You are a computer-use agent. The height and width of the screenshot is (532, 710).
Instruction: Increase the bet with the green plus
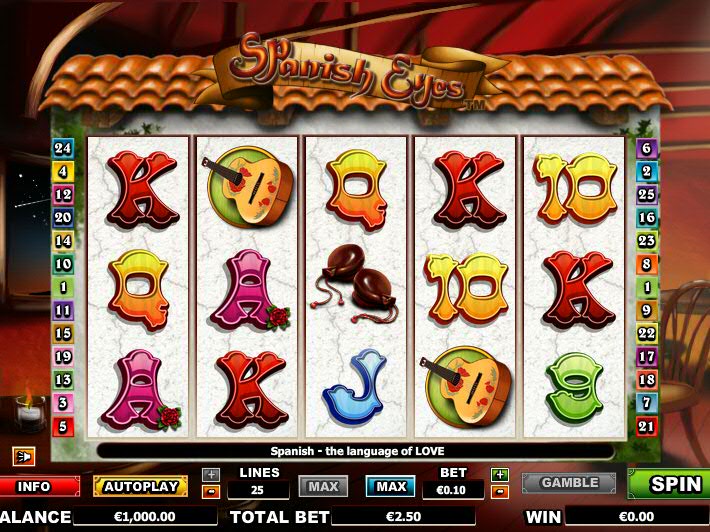500,475
